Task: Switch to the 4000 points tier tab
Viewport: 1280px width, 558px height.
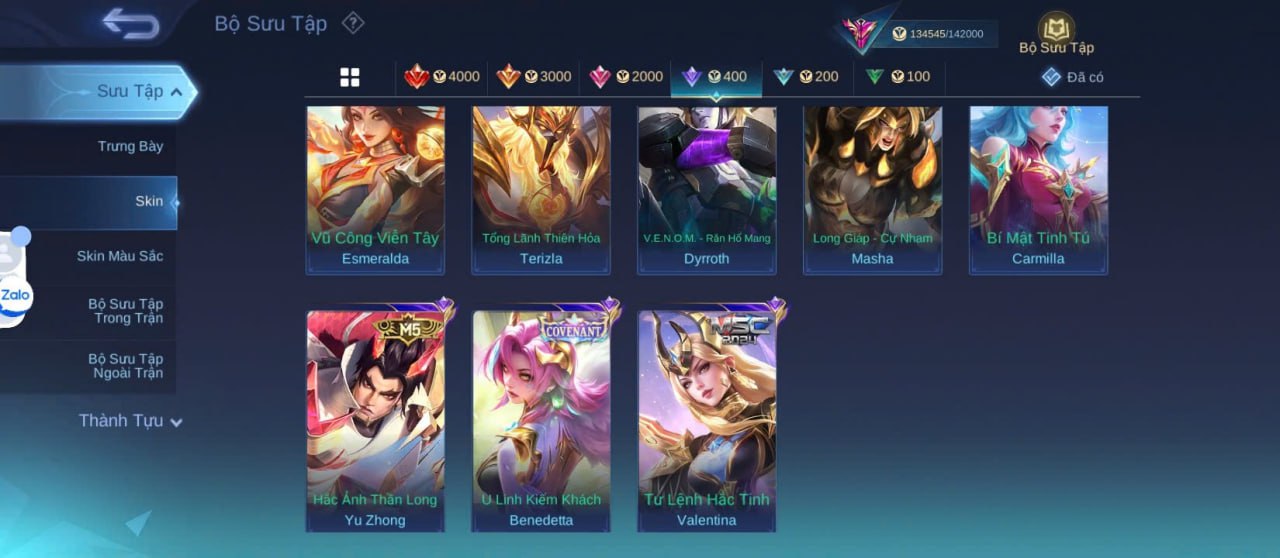Action: tap(441, 77)
